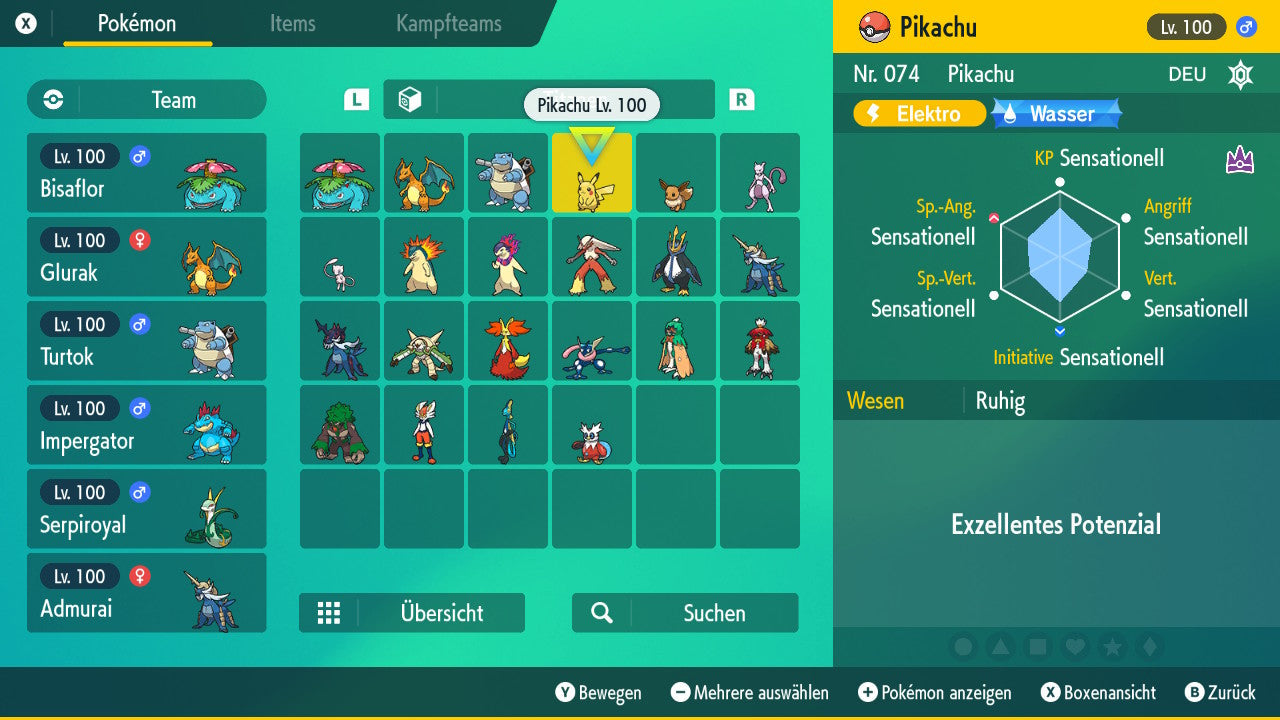Click the purple crown ribbon icon near KP
Screen dimensions: 1280x720
pyautogui.click(x=1239, y=158)
